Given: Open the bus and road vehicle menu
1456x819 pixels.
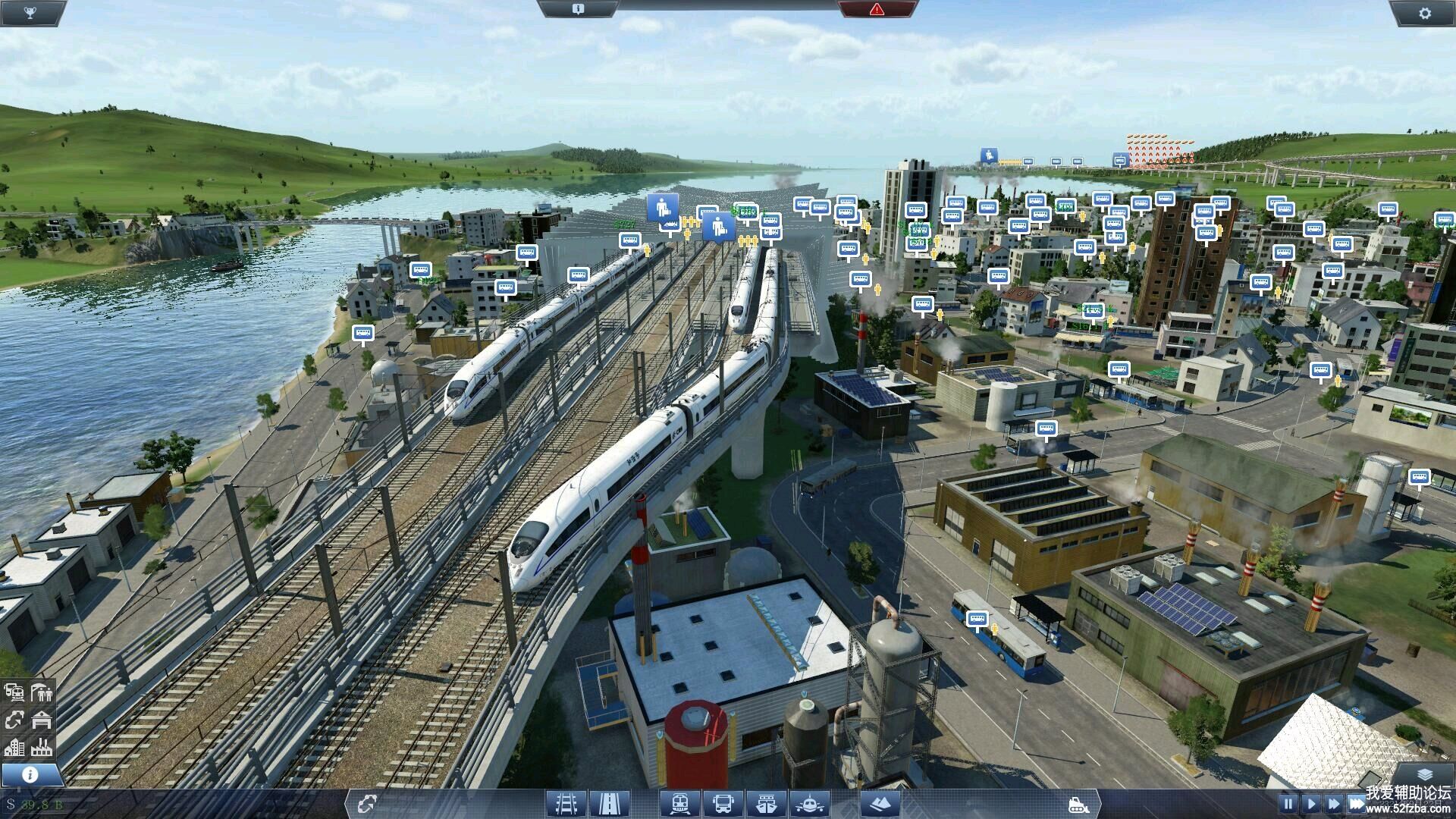Looking at the screenshot, I should (723, 804).
